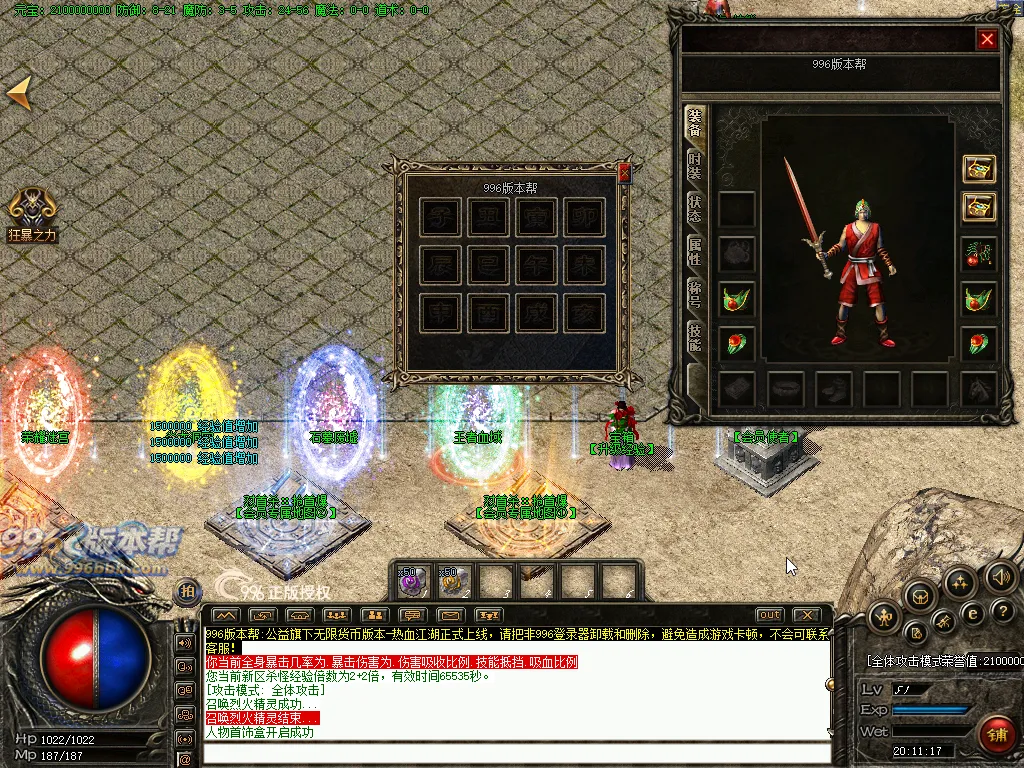1024x768 pixels.
Task: Select the 亥 zodiac slot
Action: [585, 313]
